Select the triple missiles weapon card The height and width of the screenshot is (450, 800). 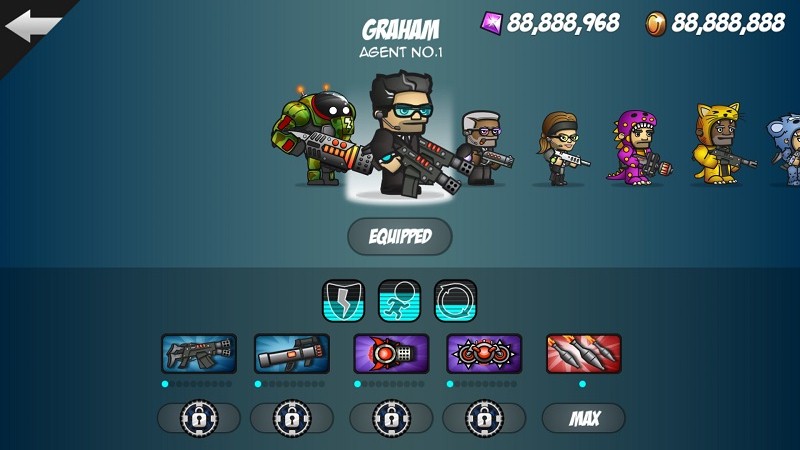point(583,353)
